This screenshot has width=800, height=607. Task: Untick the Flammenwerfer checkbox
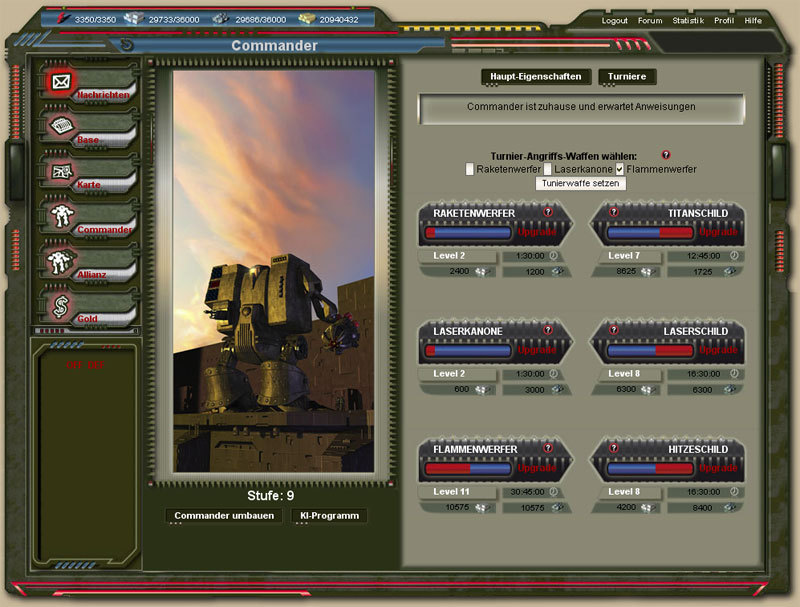(x=620, y=170)
